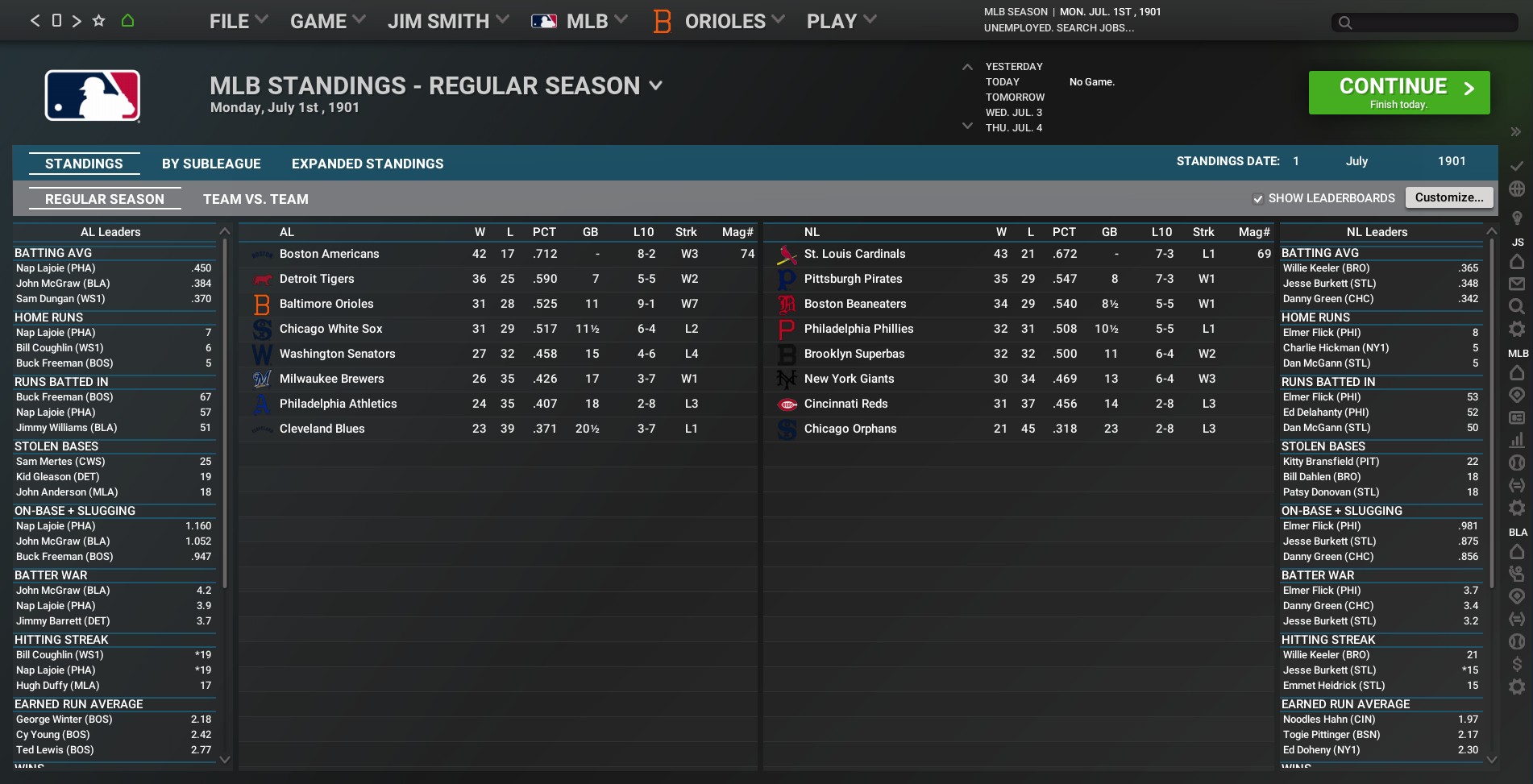Bookmark this page with the star icon
The width and height of the screenshot is (1533, 784).
pyautogui.click(x=98, y=20)
